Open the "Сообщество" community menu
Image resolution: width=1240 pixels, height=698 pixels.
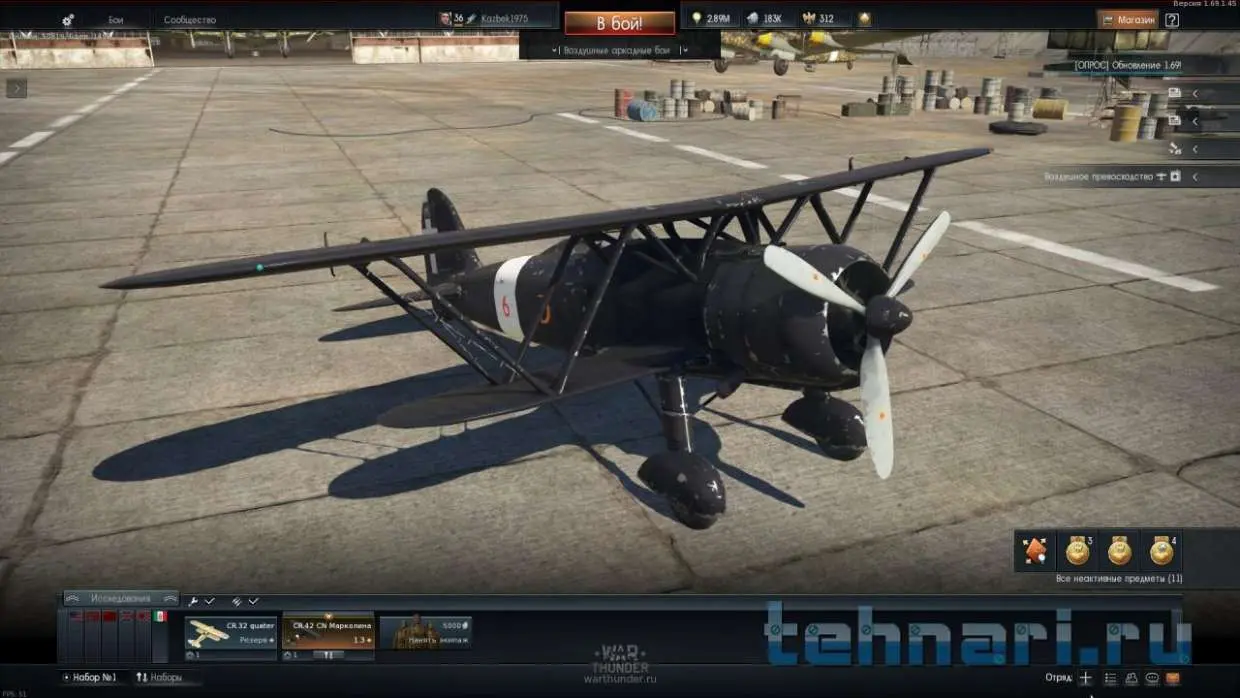pos(189,20)
